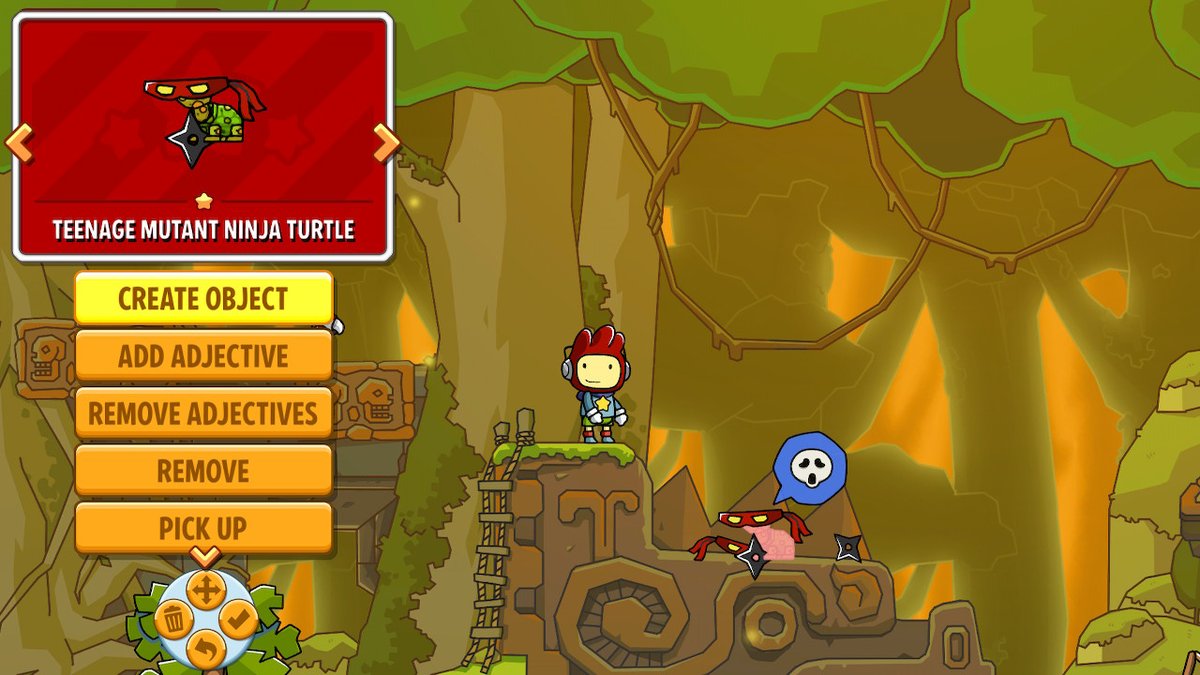Viewport: 1200px width, 675px height.
Task: Select the Teenage Mutant Ninja Turtle preview card
Action: (203, 136)
